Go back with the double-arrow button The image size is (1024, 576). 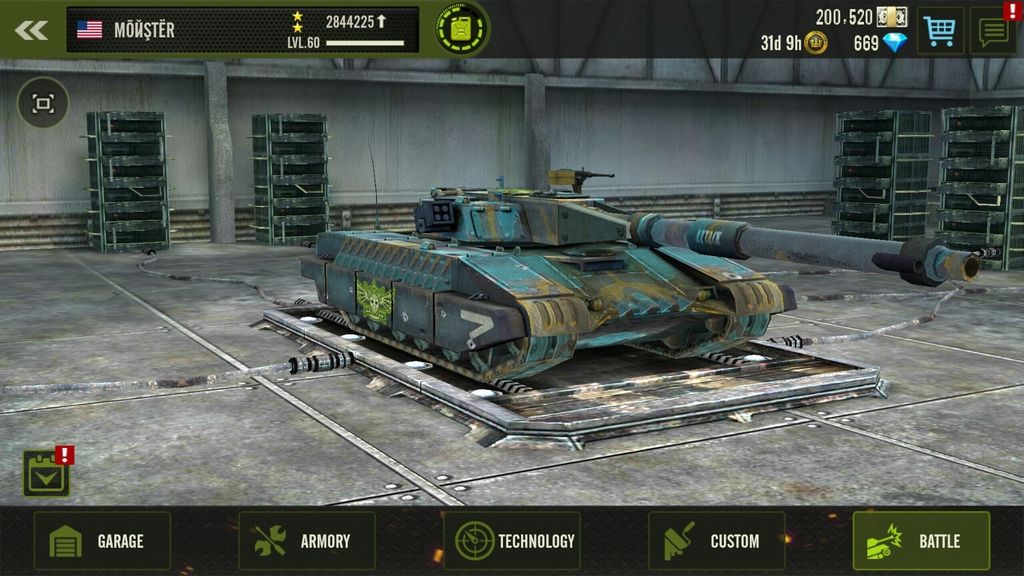pyautogui.click(x=31, y=30)
